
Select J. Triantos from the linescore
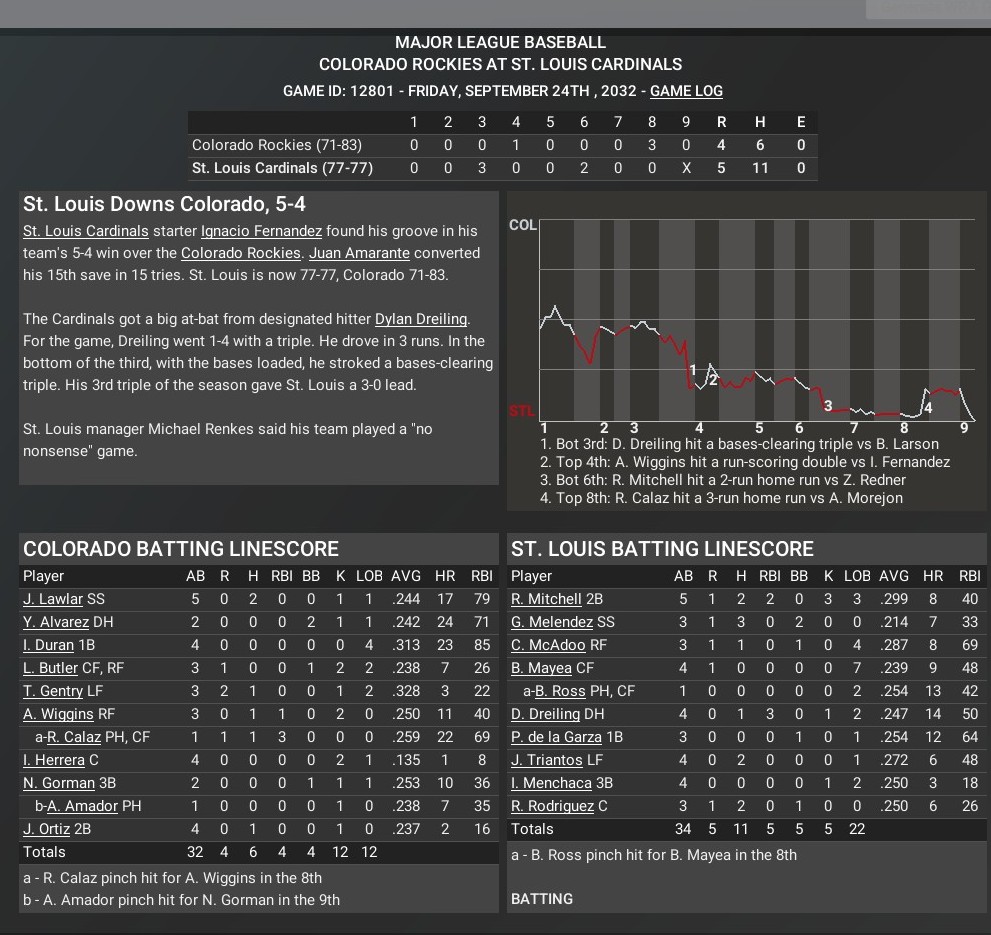click(x=546, y=760)
